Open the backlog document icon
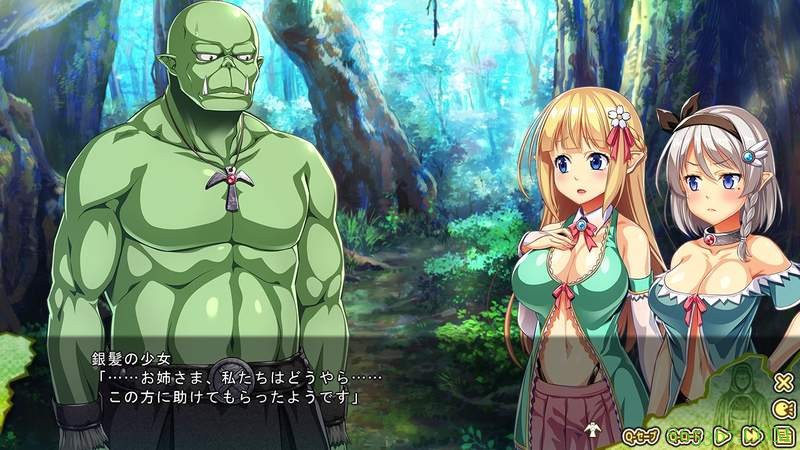Viewport: 800px width, 450px height. click(782, 435)
